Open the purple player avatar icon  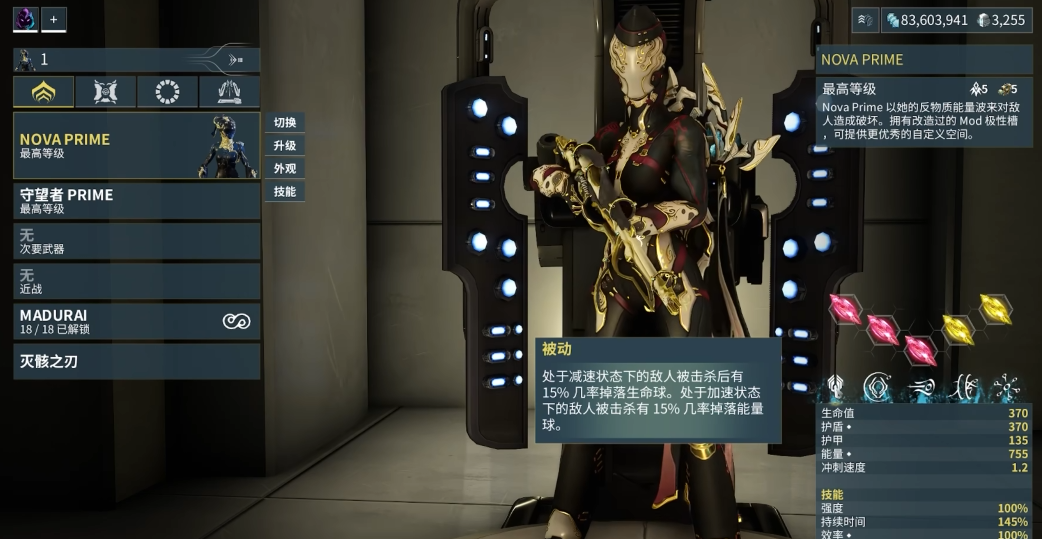pyautogui.click(x=25, y=19)
